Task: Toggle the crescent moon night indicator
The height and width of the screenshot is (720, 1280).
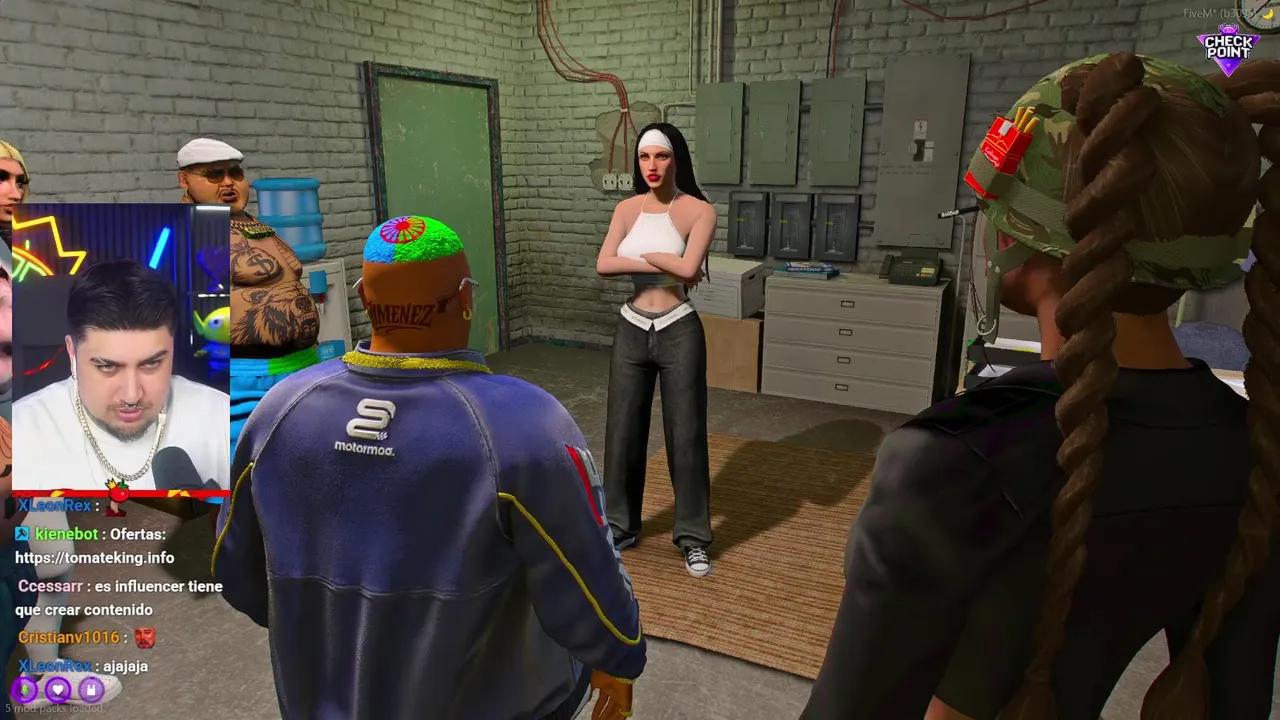Action: click(1267, 15)
